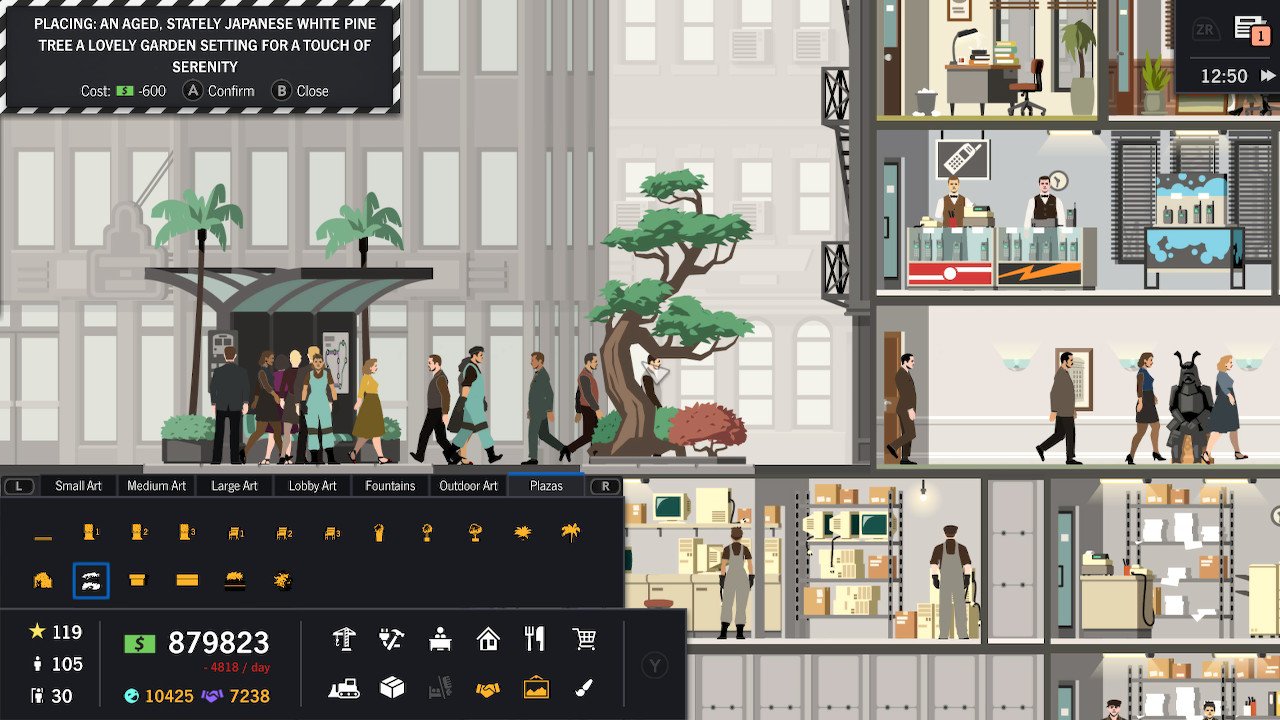Image resolution: width=1280 pixels, height=720 pixels.
Task: Select the bench 2 plaza item
Action: [x=285, y=532]
